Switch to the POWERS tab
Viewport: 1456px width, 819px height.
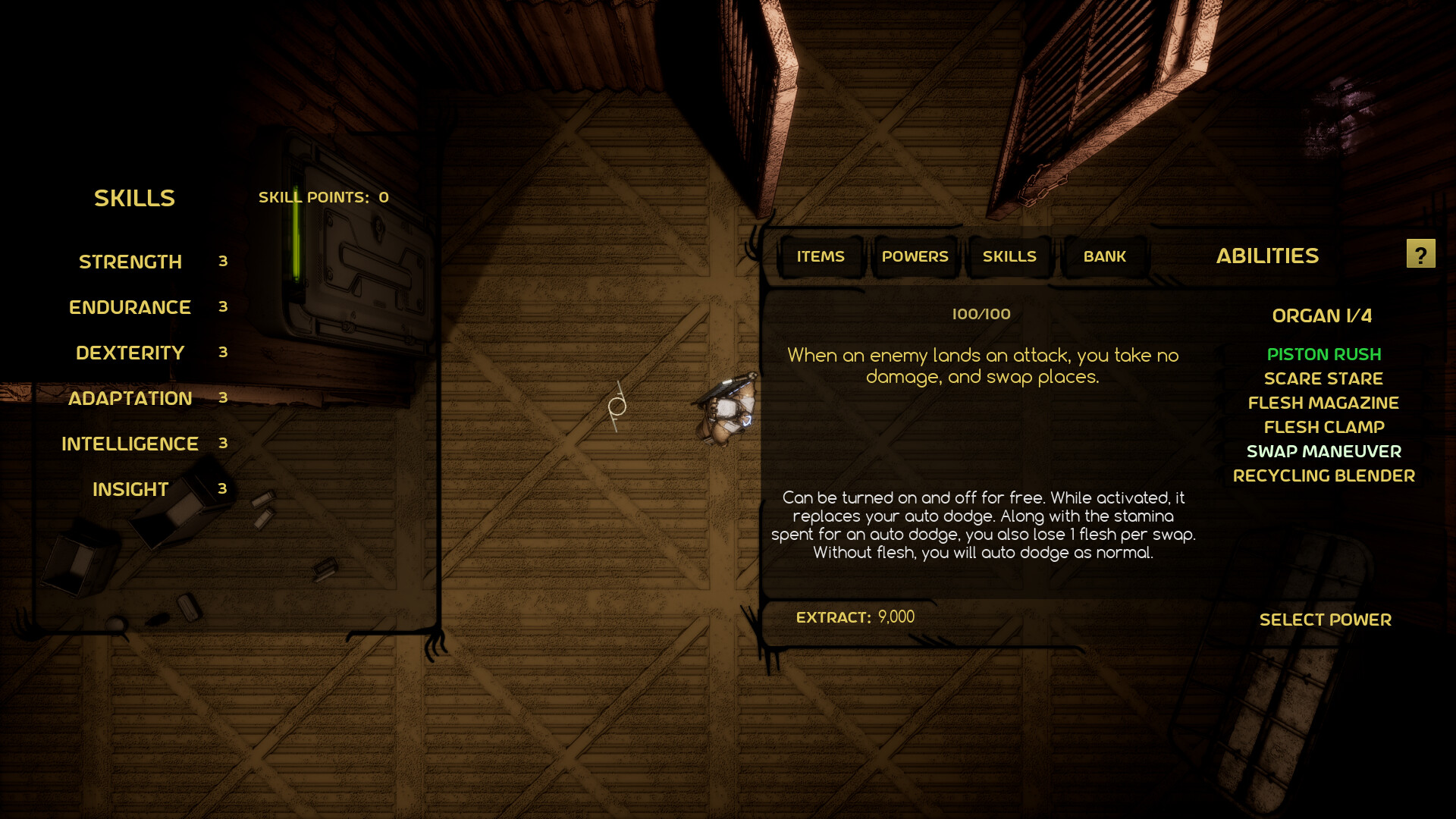[x=915, y=256]
